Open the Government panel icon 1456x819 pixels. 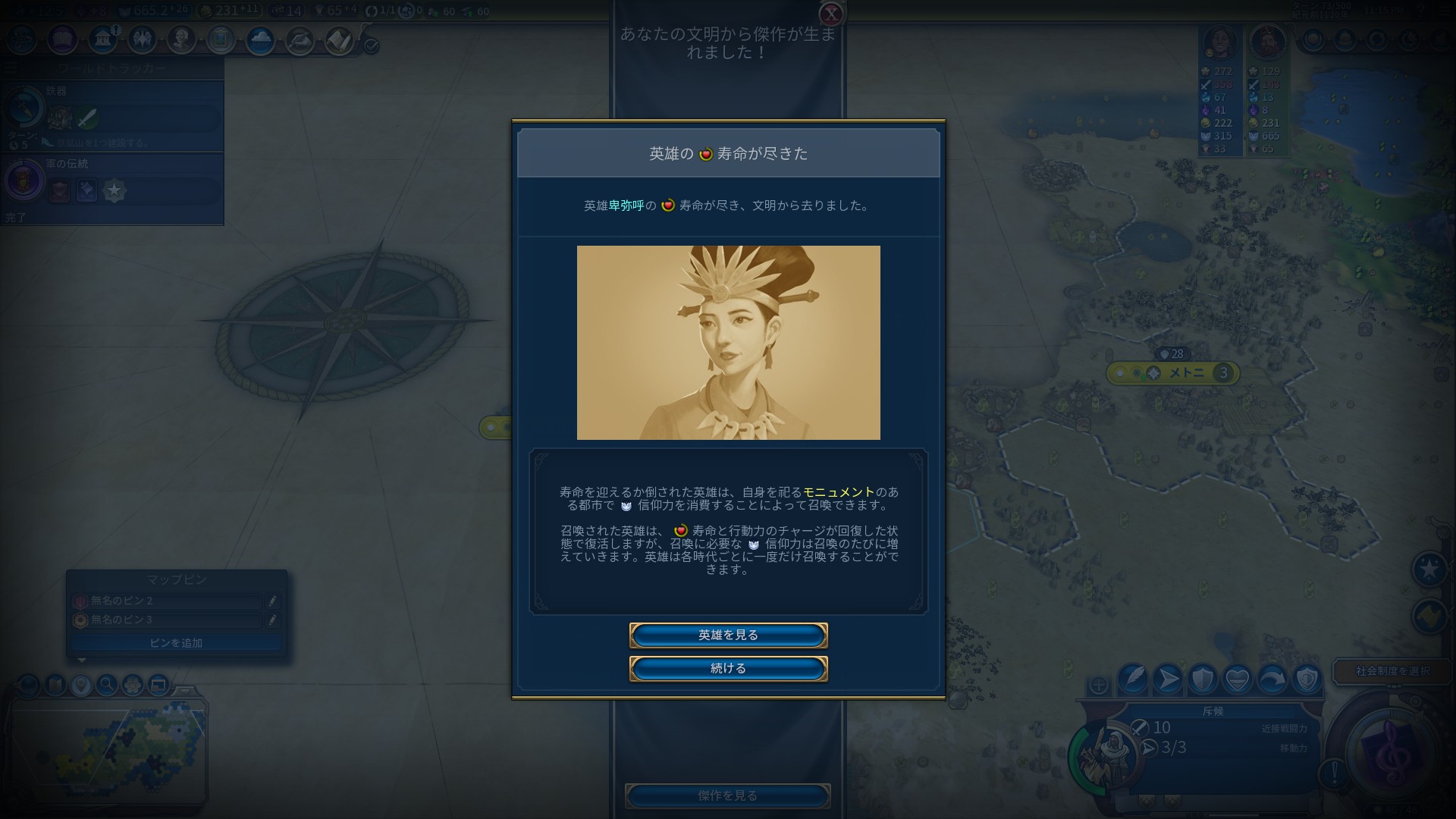click(x=102, y=40)
